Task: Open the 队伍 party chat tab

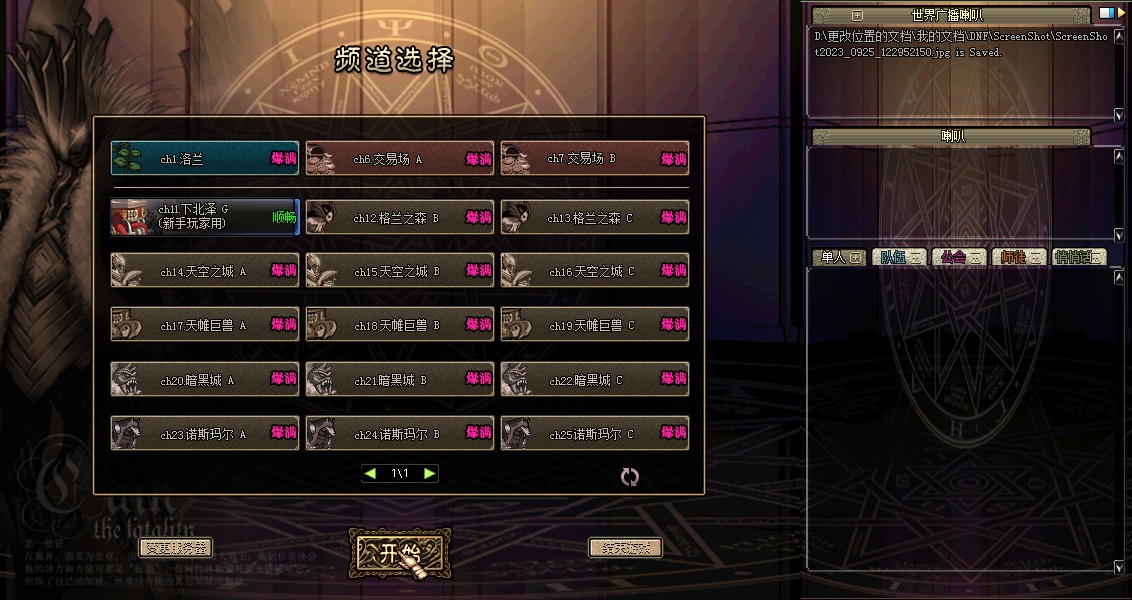Action: pos(899,257)
